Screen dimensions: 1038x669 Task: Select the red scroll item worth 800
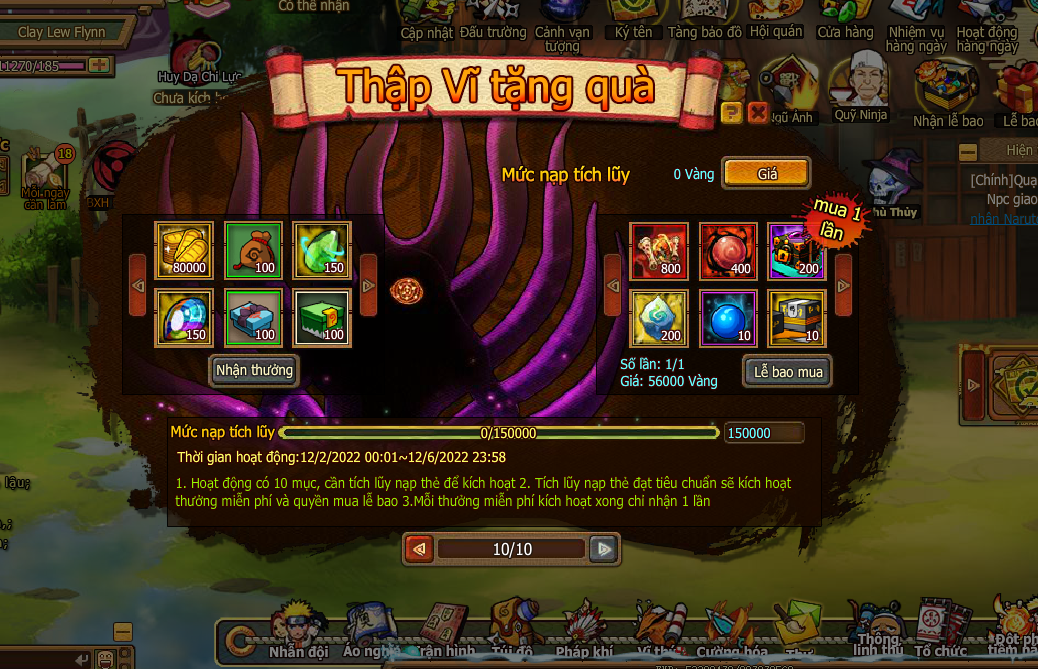[x=659, y=251]
